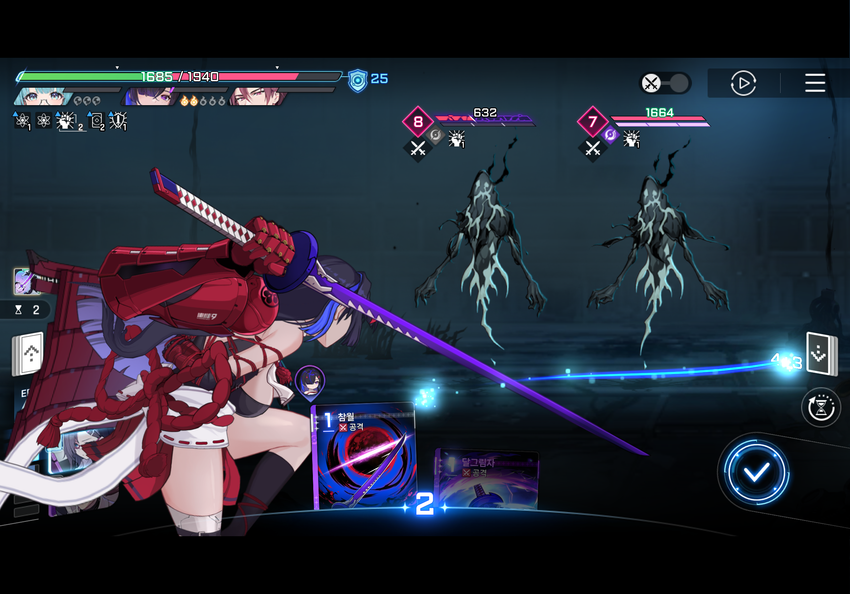
Task: Tap the circular play speed button
Action: 743,83
